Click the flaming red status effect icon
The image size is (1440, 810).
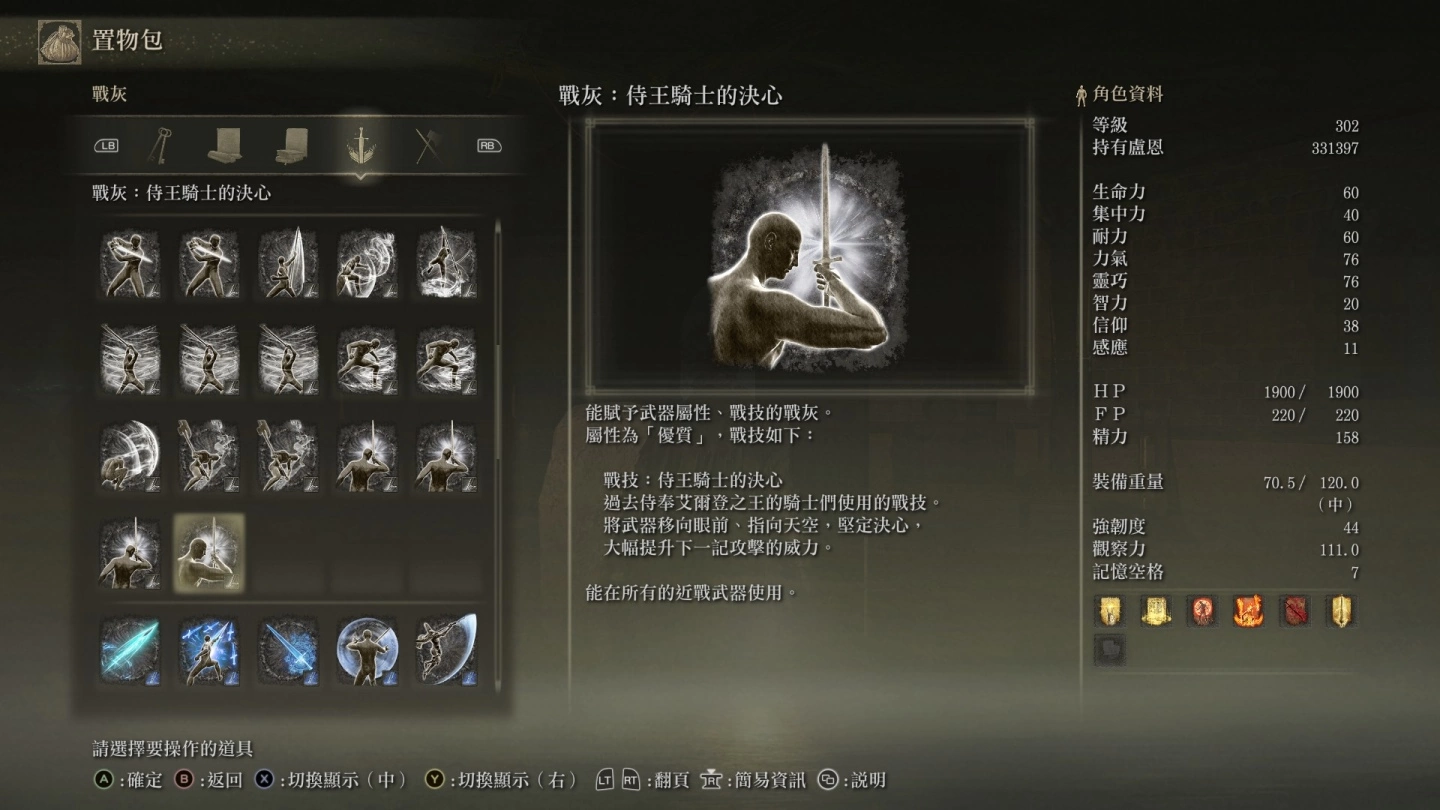1248,610
